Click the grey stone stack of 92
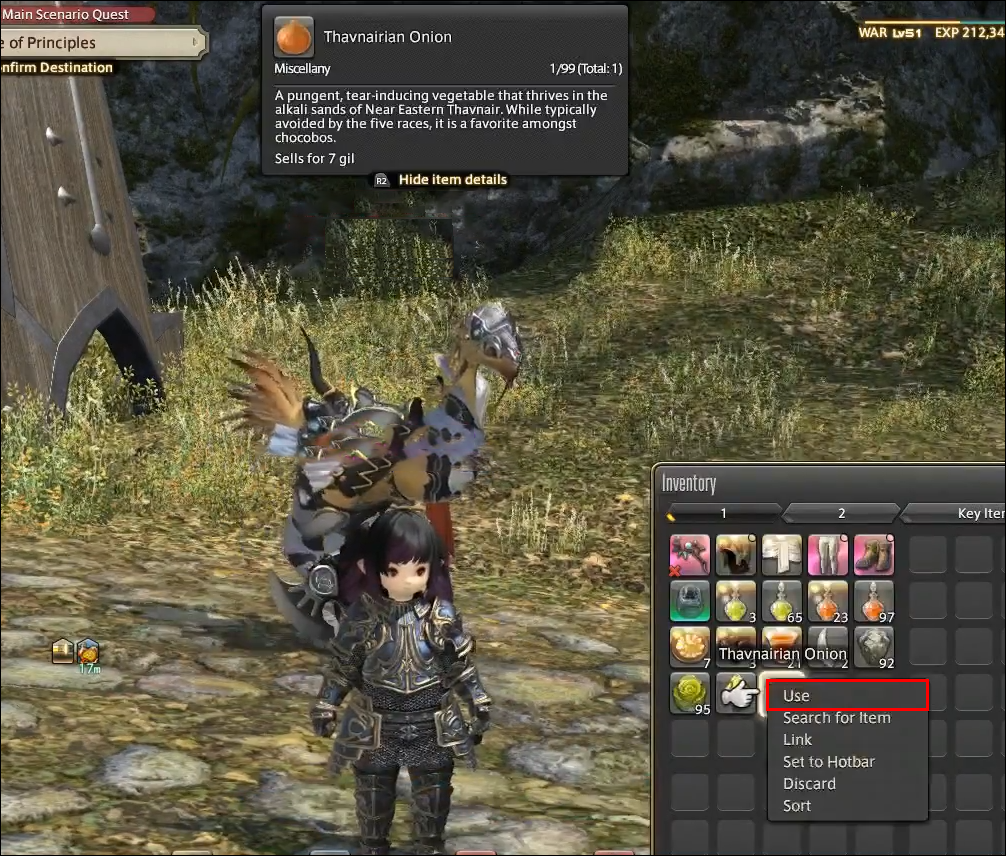1006x856 pixels. coord(874,647)
